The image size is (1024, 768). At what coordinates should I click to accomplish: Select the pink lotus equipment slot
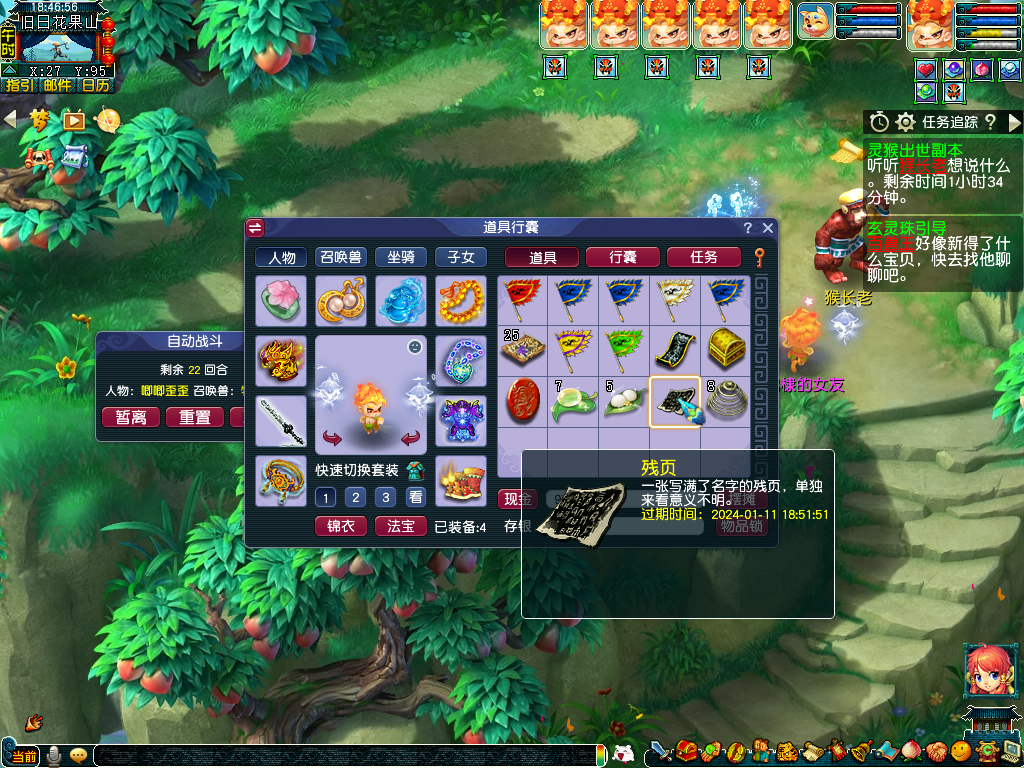click(281, 301)
